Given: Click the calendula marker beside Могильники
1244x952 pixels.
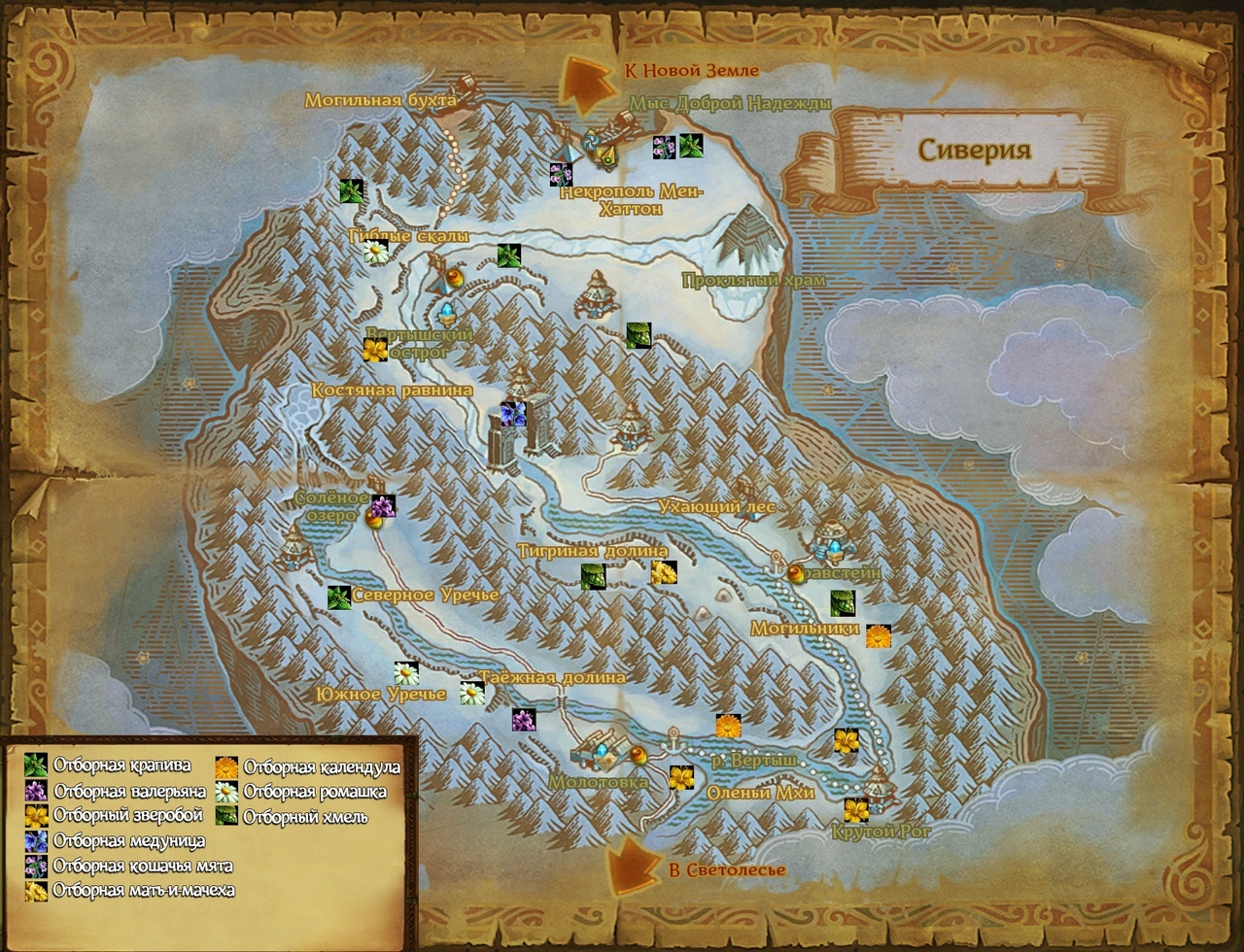Looking at the screenshot, I should tap(879, 636).
